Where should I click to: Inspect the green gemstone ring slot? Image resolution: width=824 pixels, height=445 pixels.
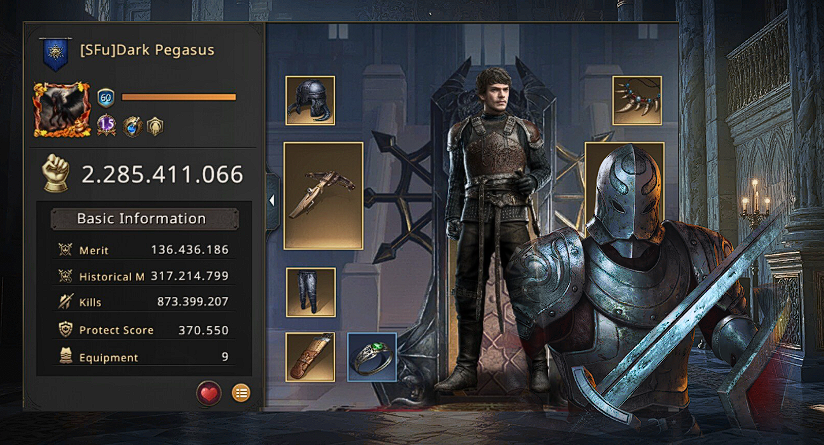[x=372, y=357]
